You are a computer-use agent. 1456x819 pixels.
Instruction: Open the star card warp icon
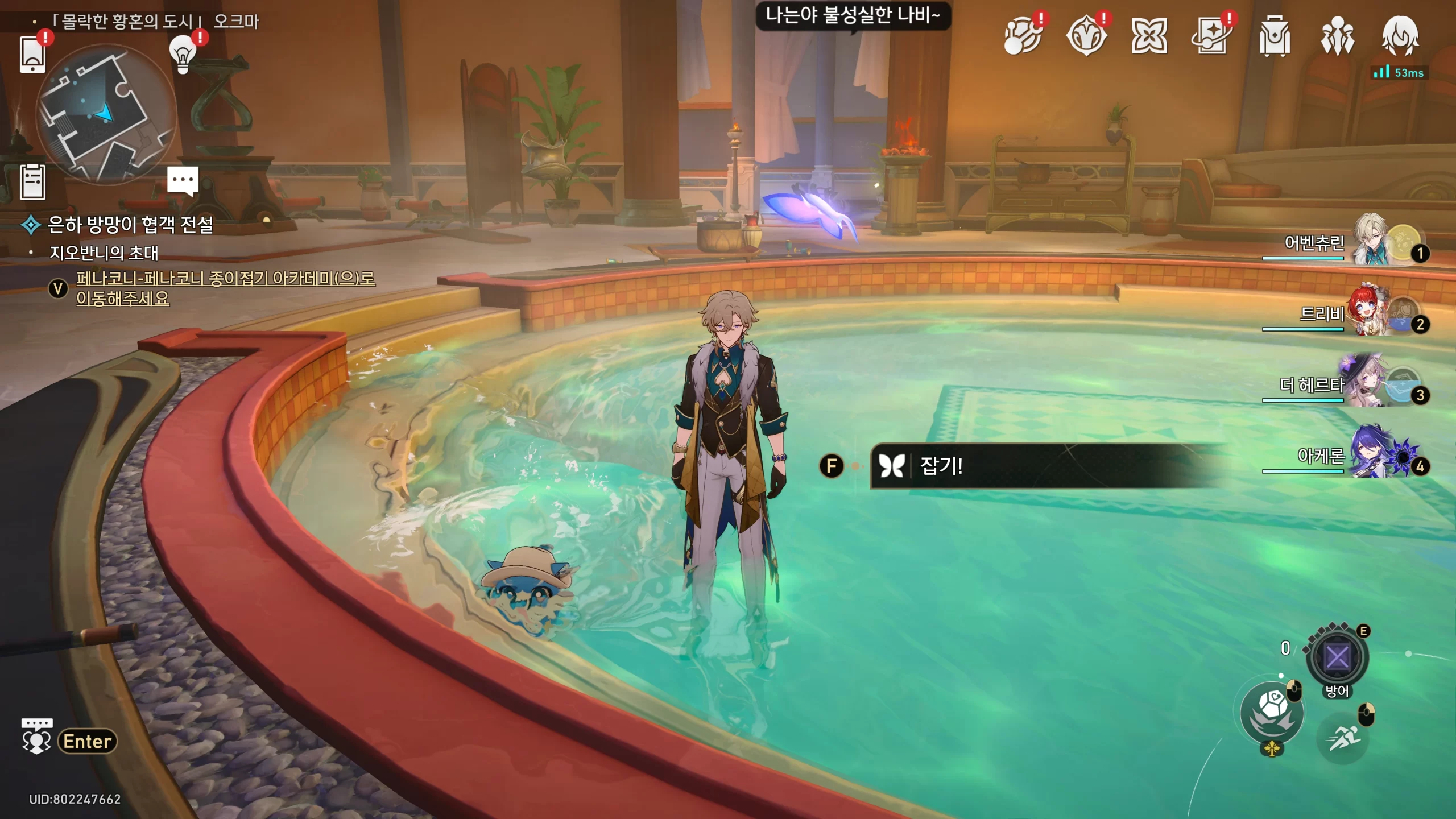pyautogui.click(x=1211, y=36)
